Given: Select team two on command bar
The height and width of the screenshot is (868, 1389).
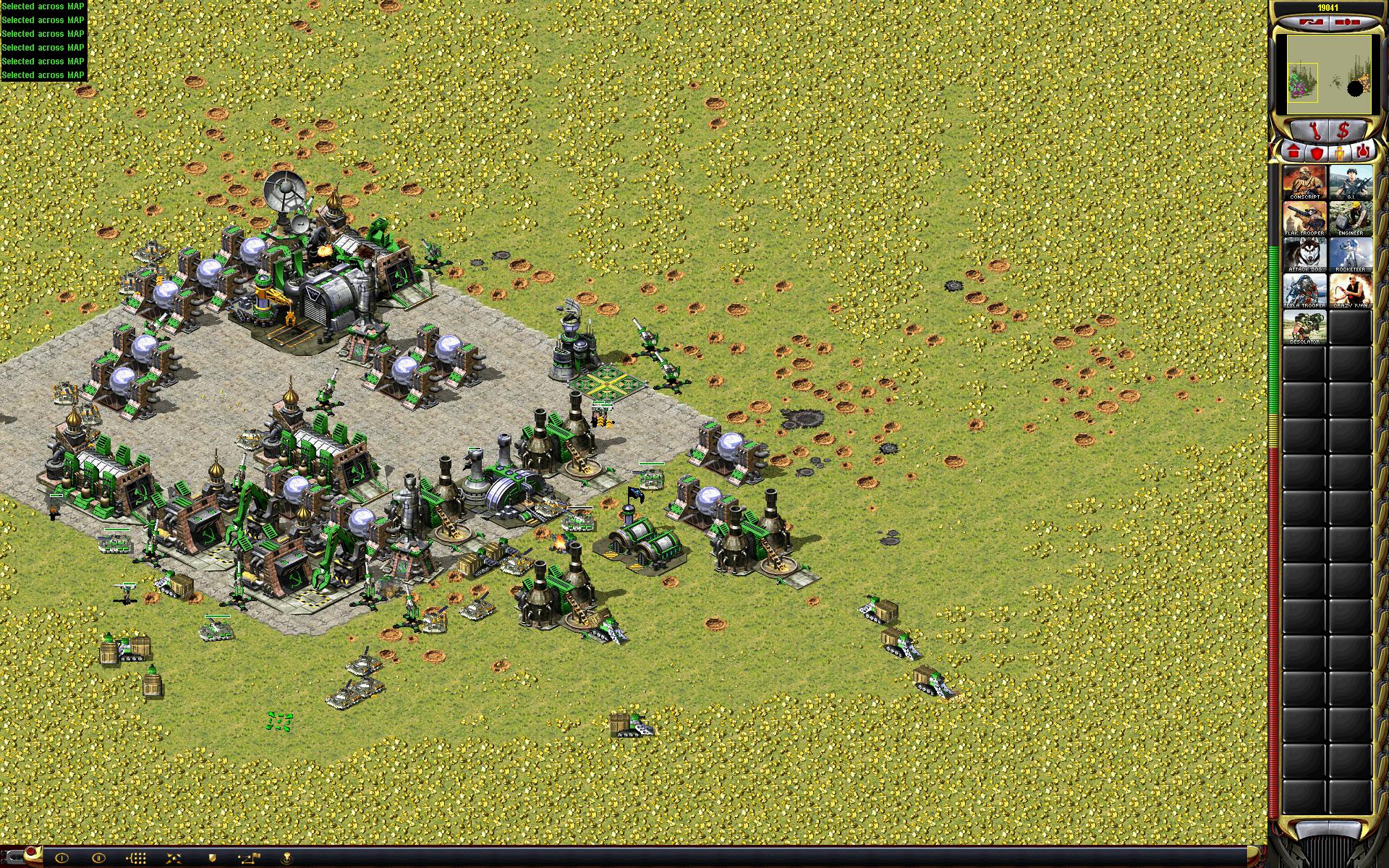Looking at the screenshot, I should (99, 858).
